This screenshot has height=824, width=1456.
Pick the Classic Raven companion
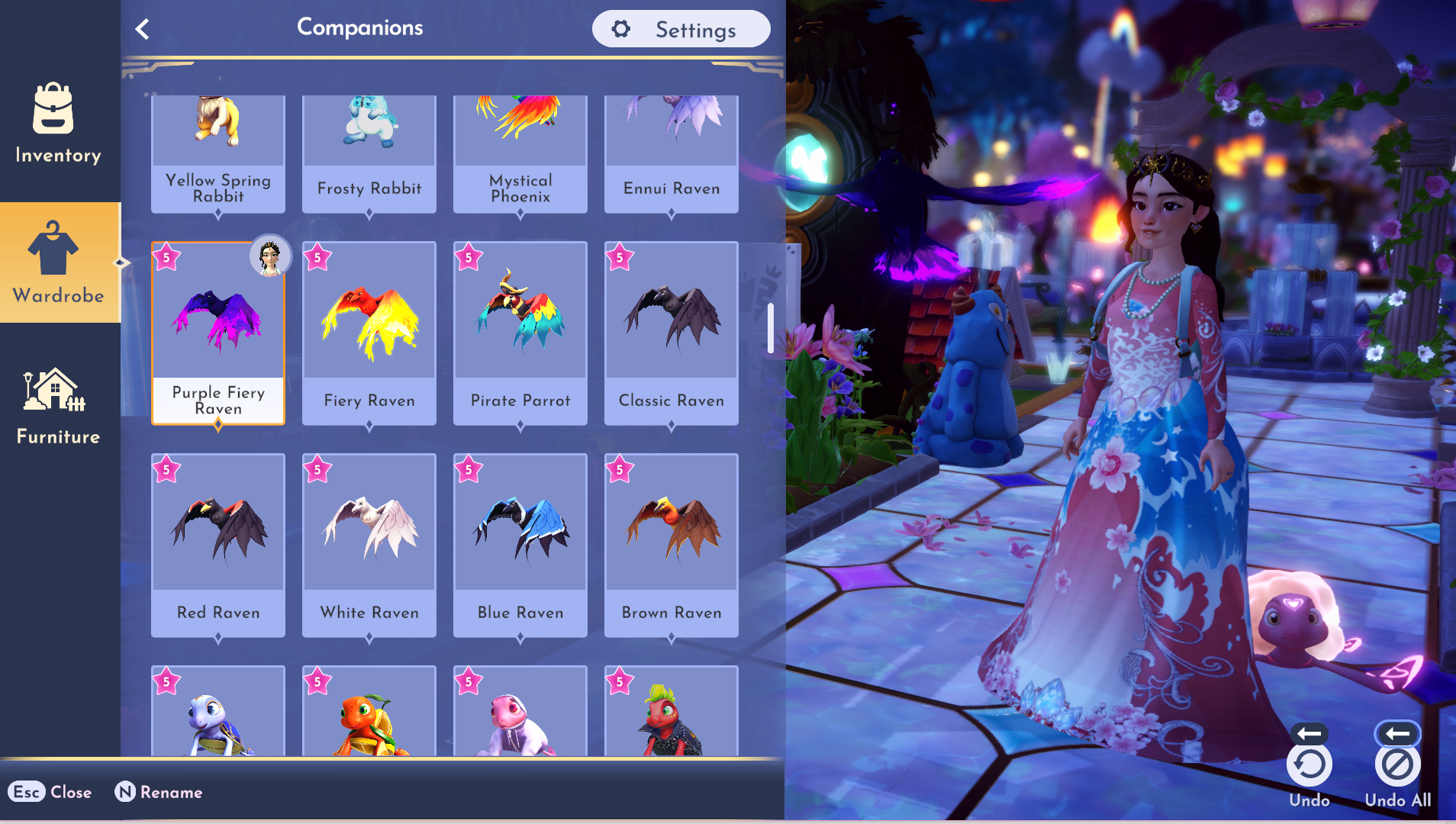(x=672, y=333)
